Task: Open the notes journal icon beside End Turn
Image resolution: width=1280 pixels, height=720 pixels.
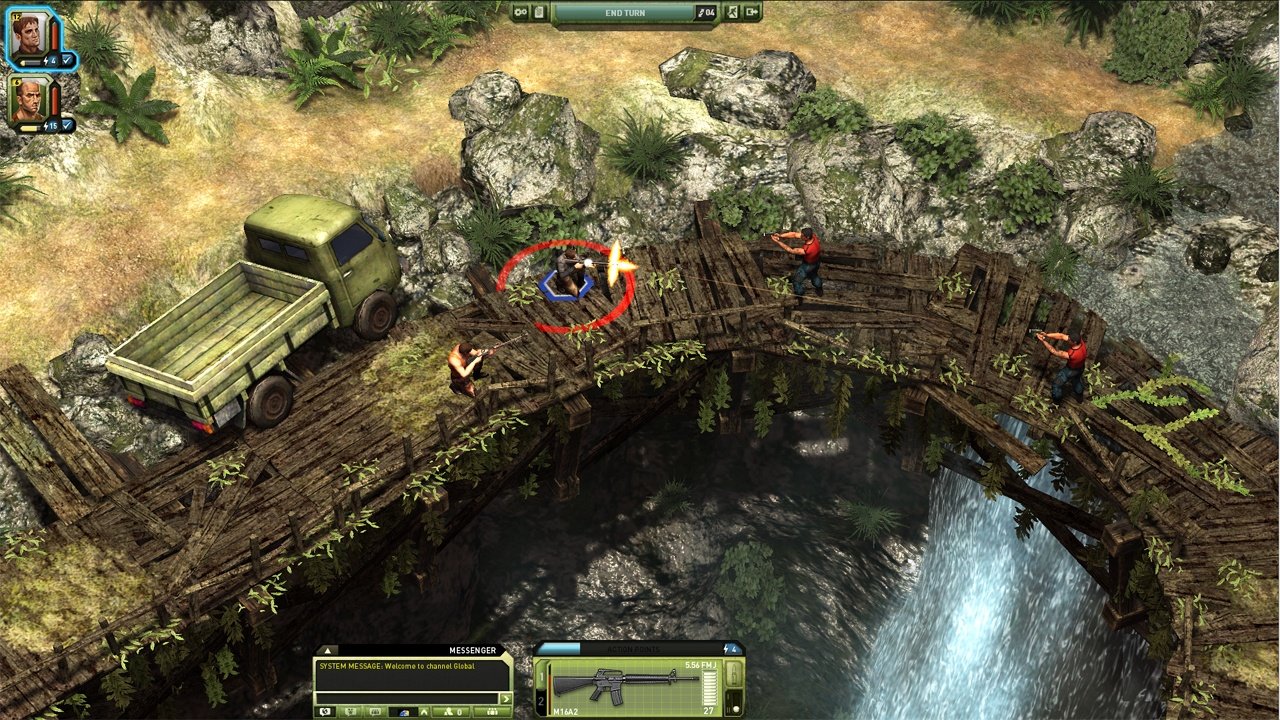Action: (x=539, y=13)
